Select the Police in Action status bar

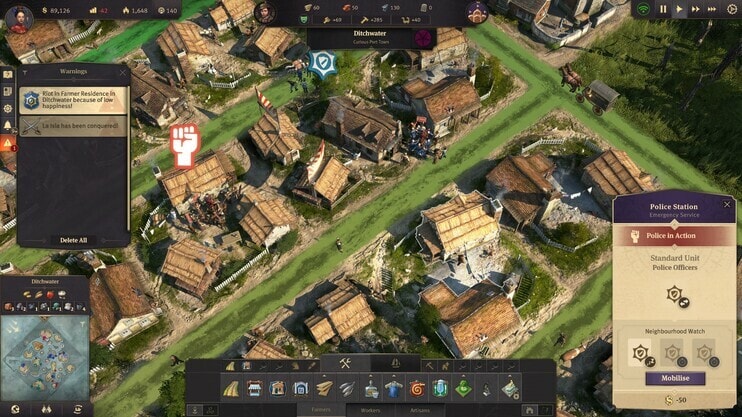[x=675, y=236]
